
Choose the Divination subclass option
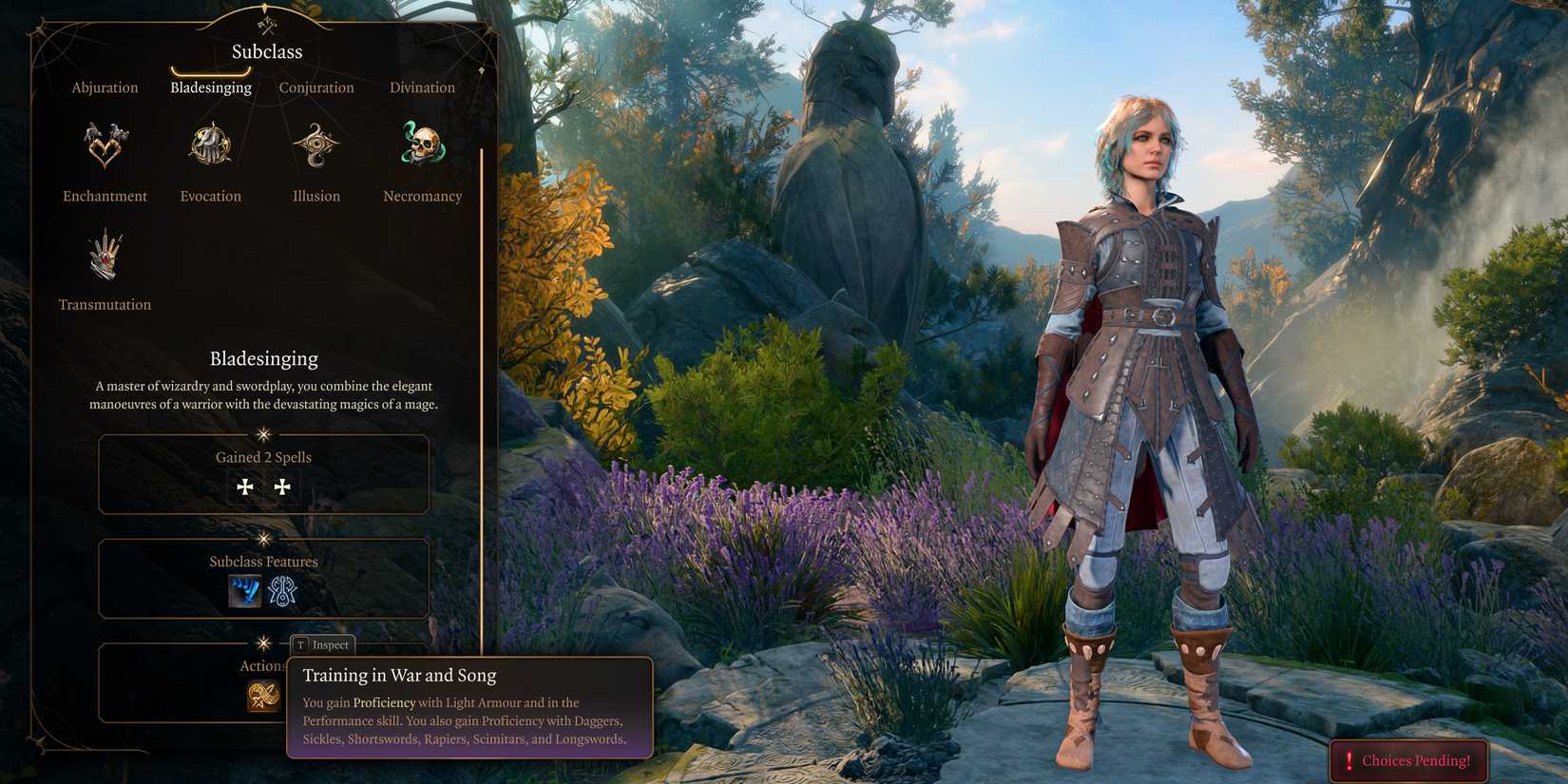422,87
